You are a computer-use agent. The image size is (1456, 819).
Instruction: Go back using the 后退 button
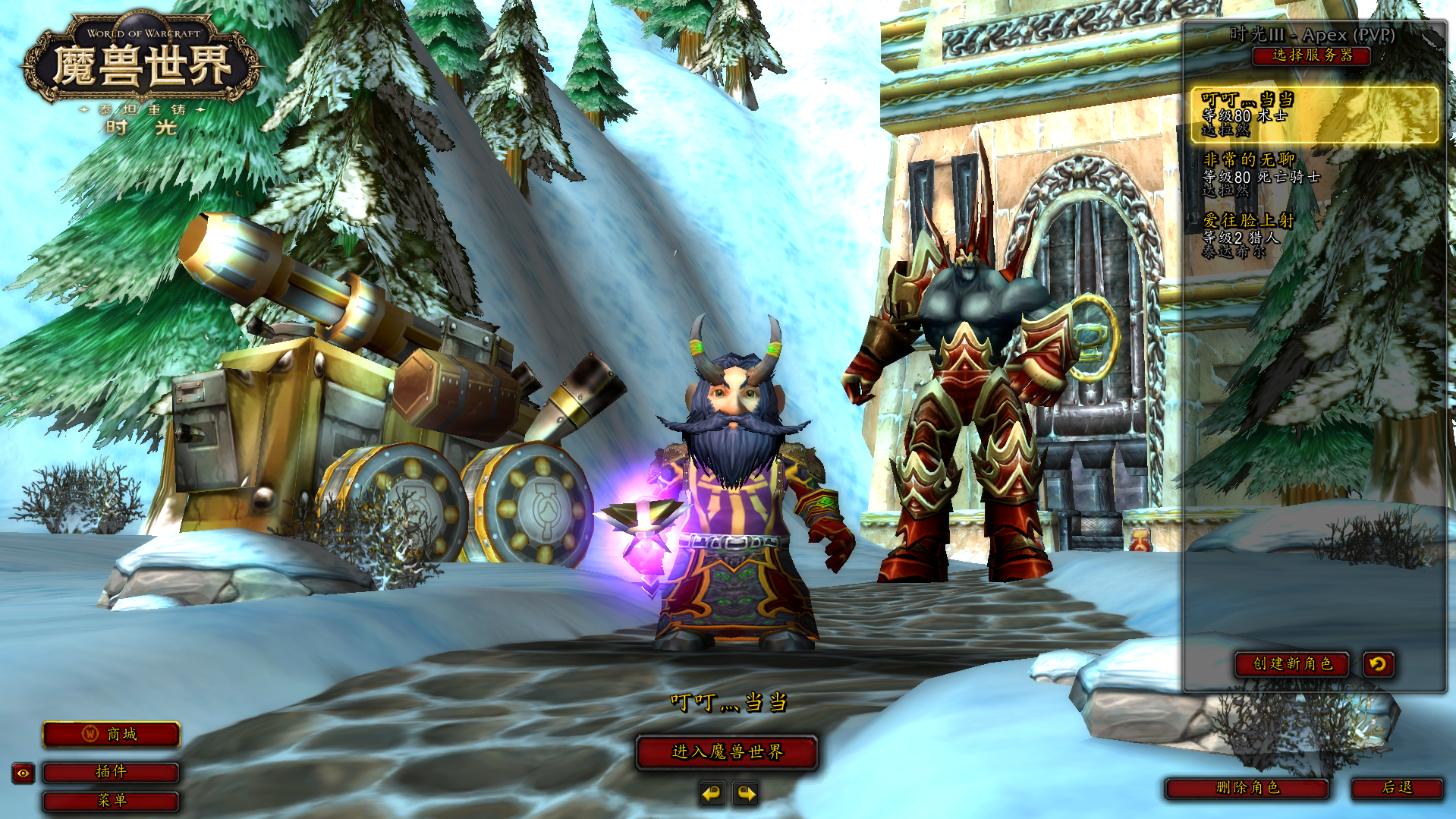(1397, 788)
